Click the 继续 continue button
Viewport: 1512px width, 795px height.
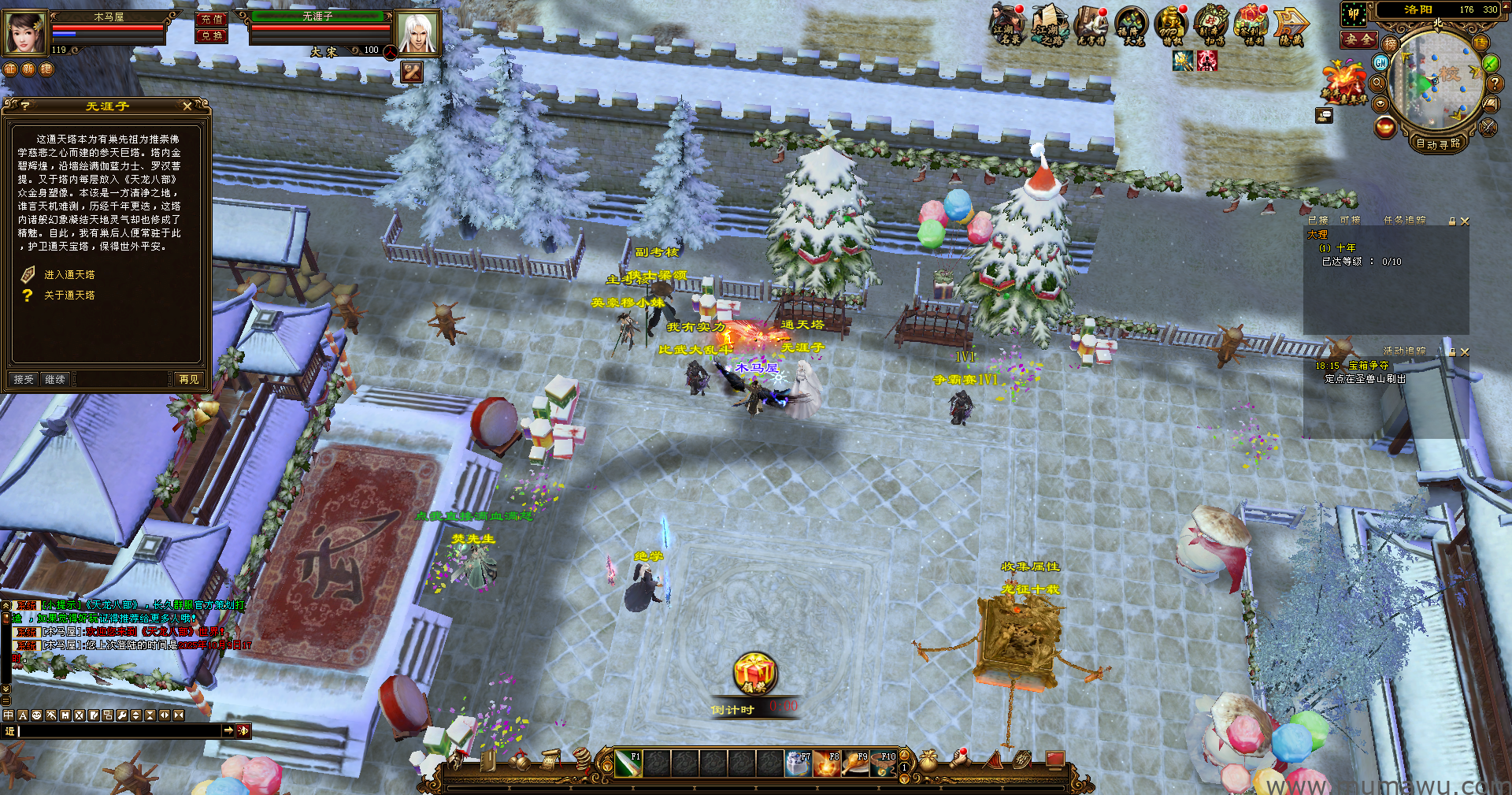(55, 380)
